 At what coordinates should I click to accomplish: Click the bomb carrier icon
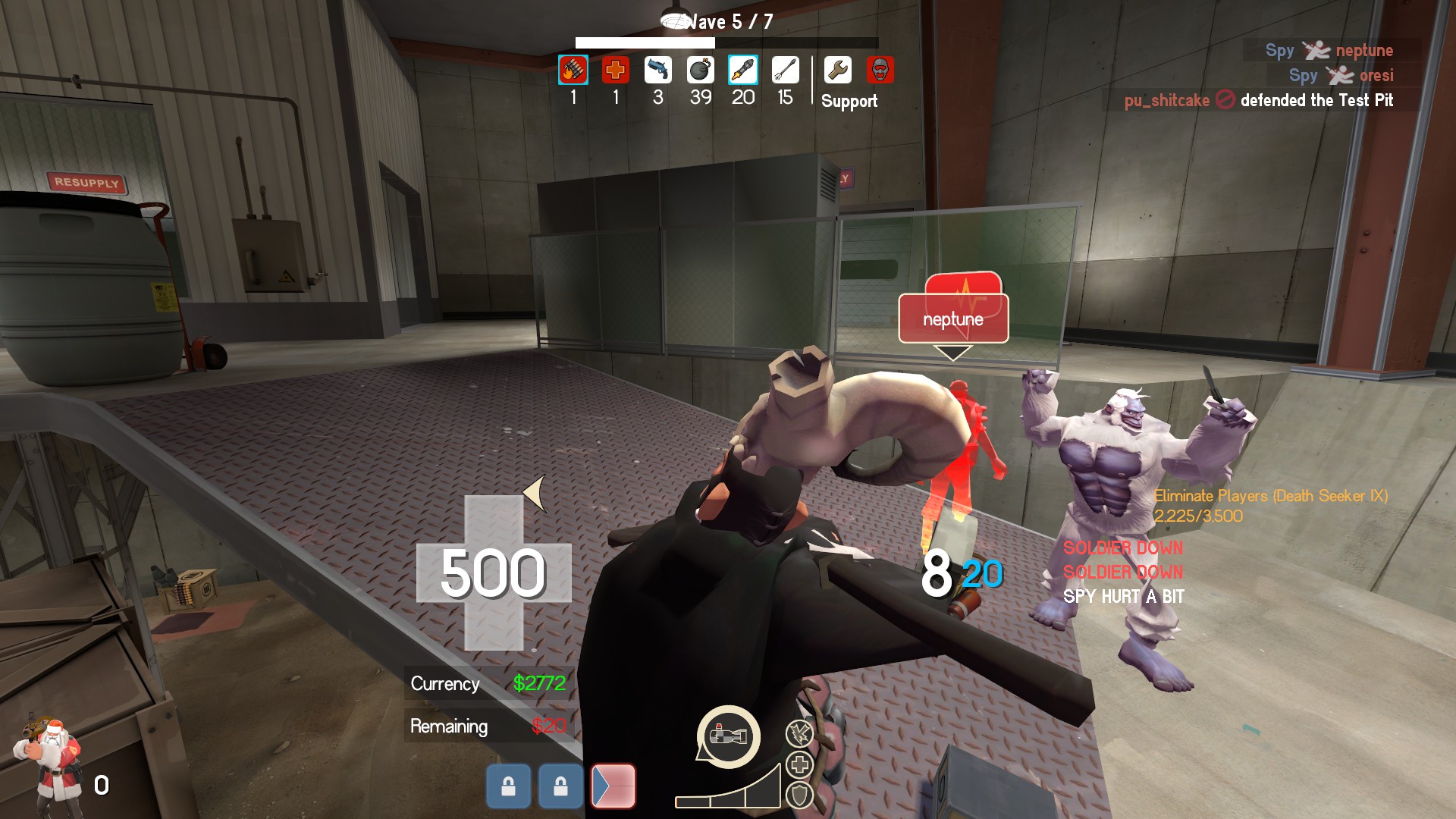pos(728,736)
